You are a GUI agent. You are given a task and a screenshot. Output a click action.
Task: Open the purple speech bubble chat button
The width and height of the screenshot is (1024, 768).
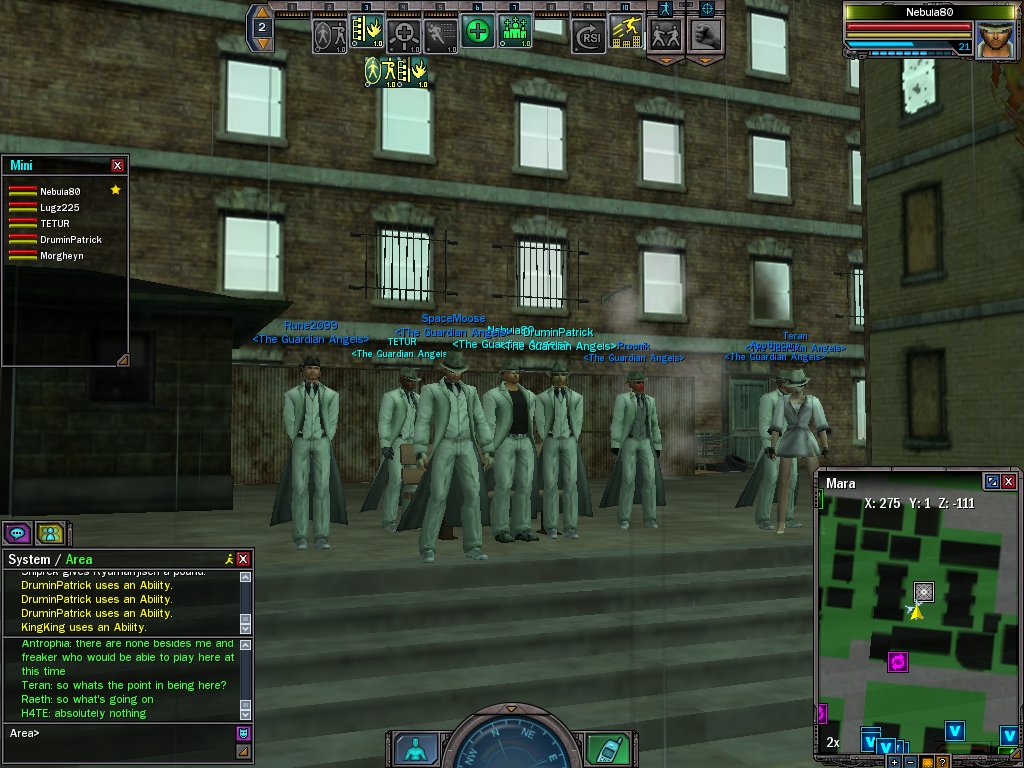pos(17,532)
